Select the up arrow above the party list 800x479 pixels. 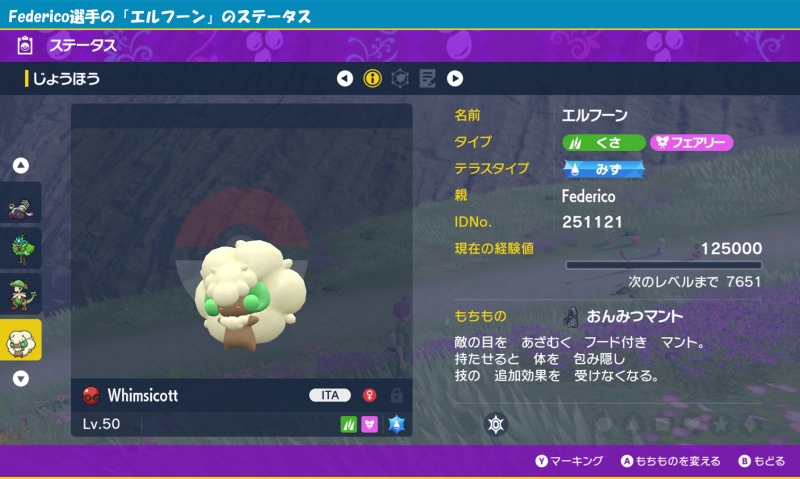21,165
